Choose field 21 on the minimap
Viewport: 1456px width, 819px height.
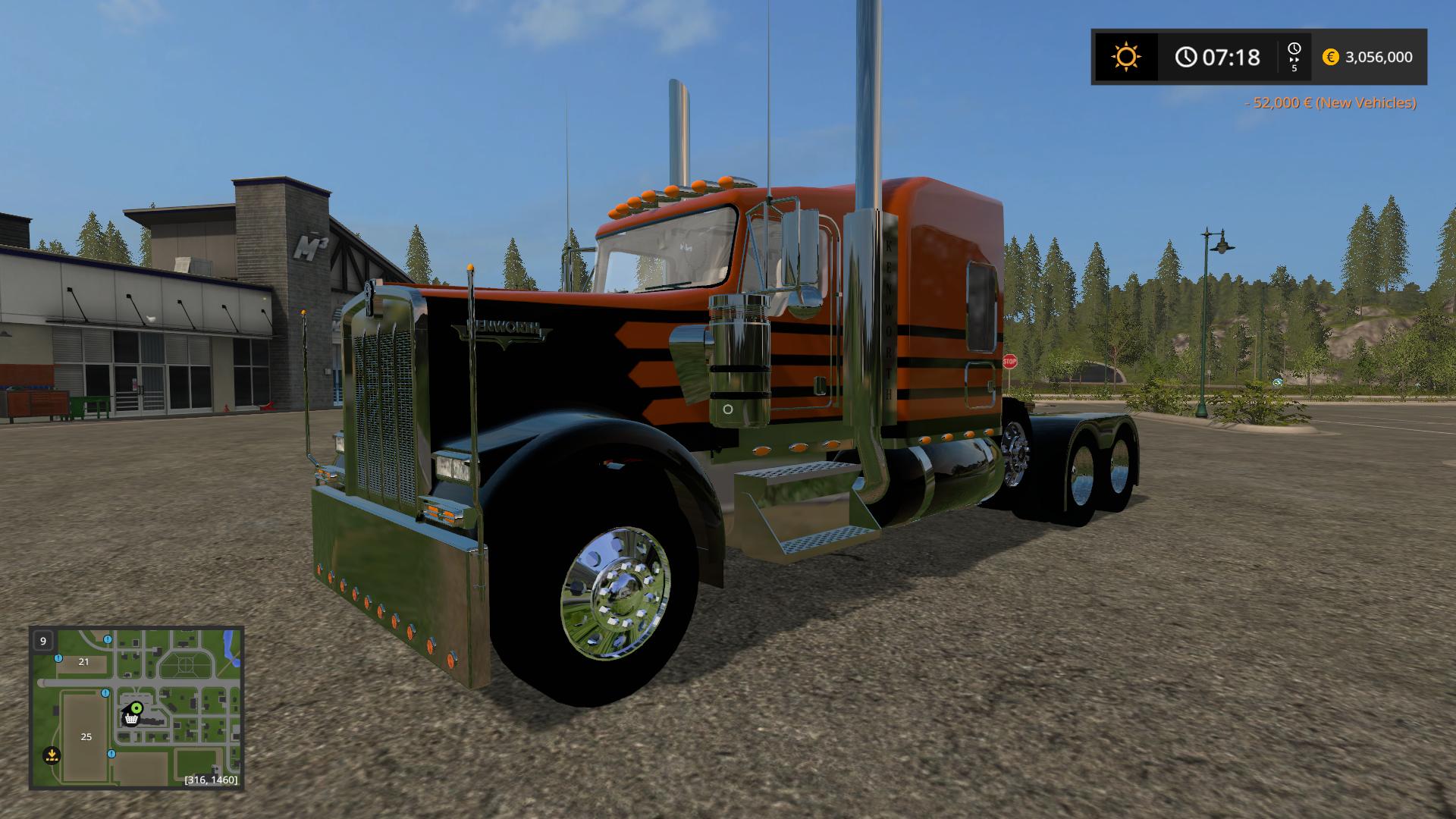tap(83, 661)
